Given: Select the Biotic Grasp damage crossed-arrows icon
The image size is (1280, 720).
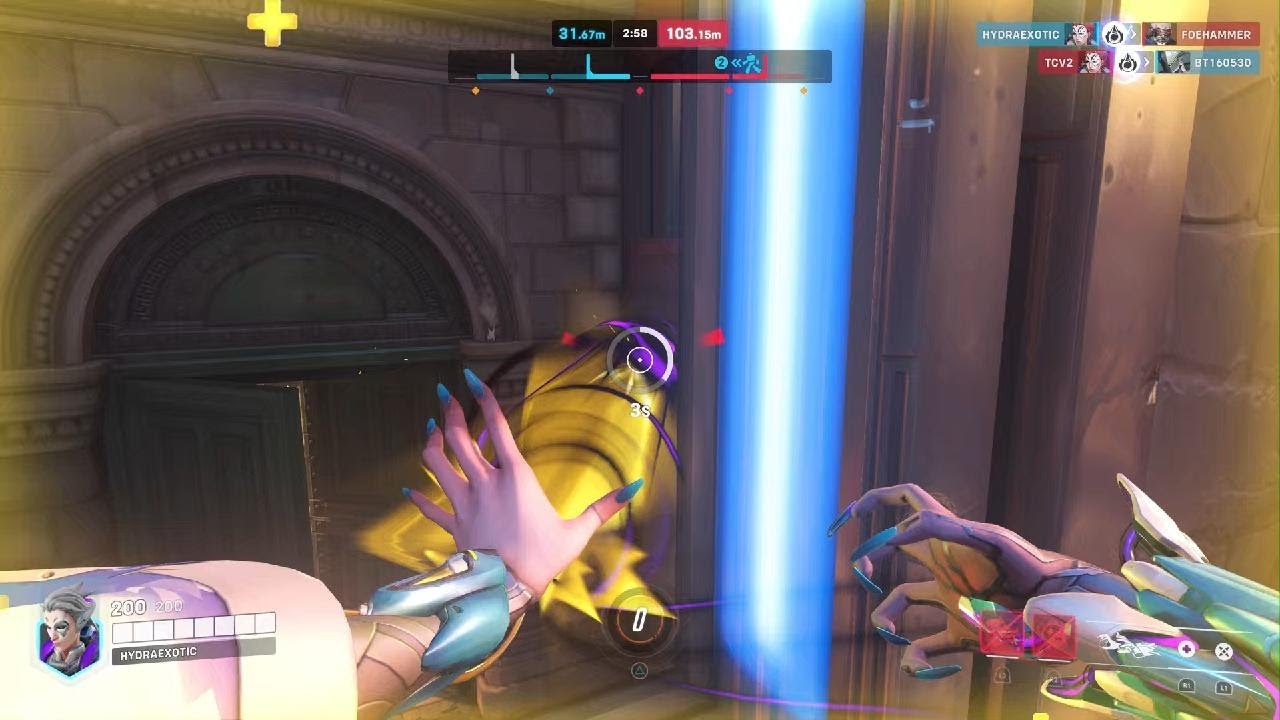Looking at the screenshot, I should (x=1223, y=651).
